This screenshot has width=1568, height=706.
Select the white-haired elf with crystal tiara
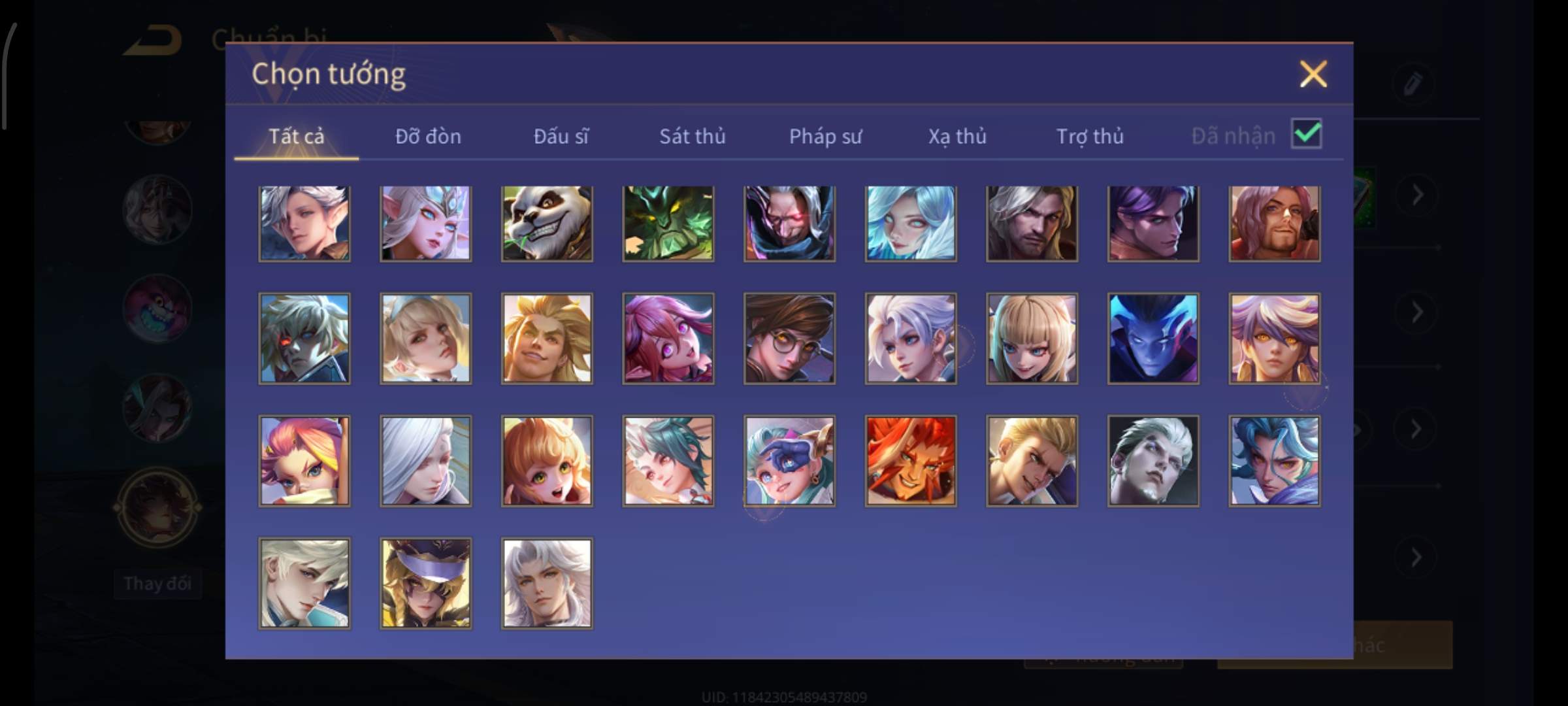tap(425, 224)
